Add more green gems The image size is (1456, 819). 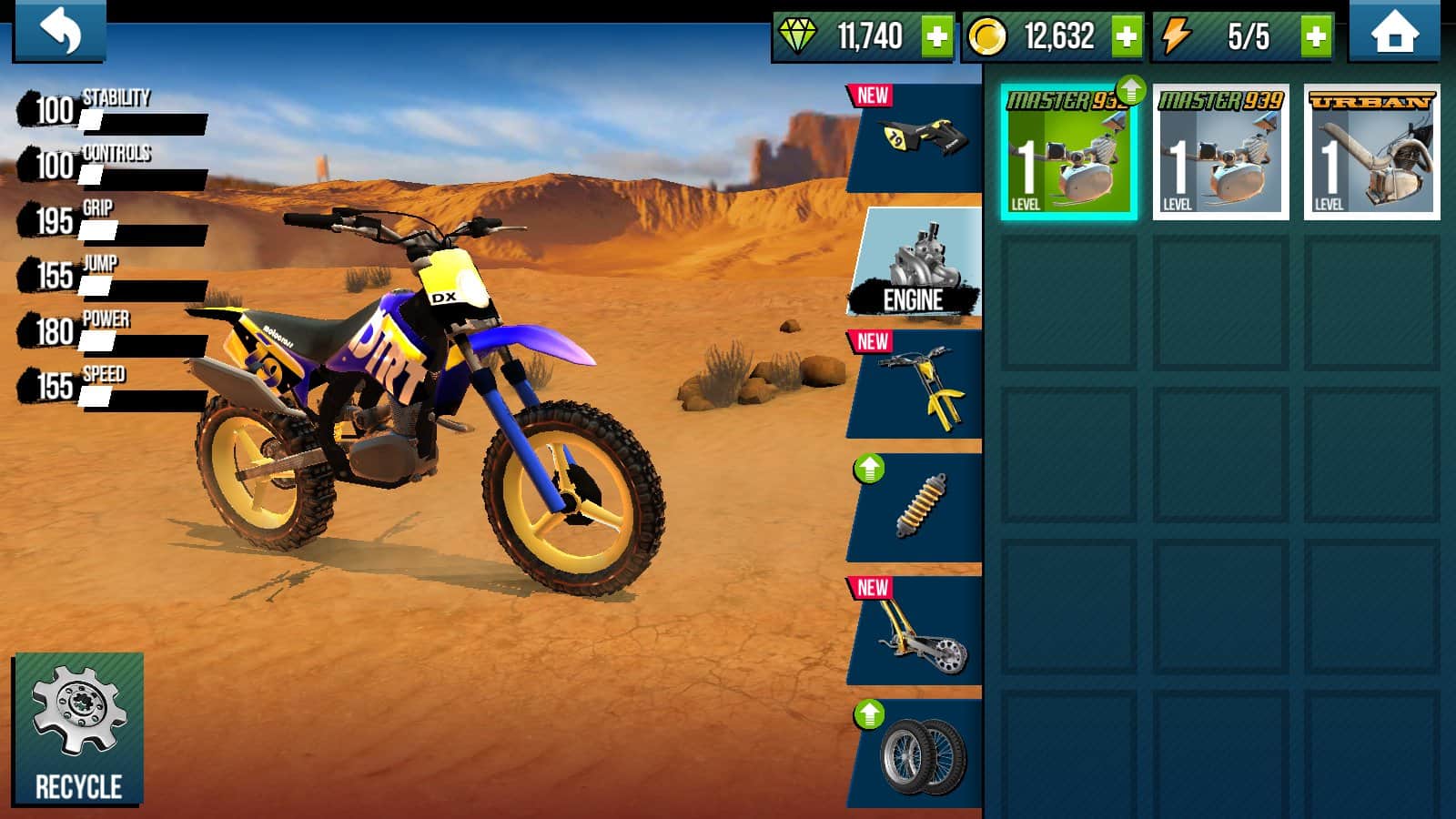pyautogui.click(x=936, y=37)
